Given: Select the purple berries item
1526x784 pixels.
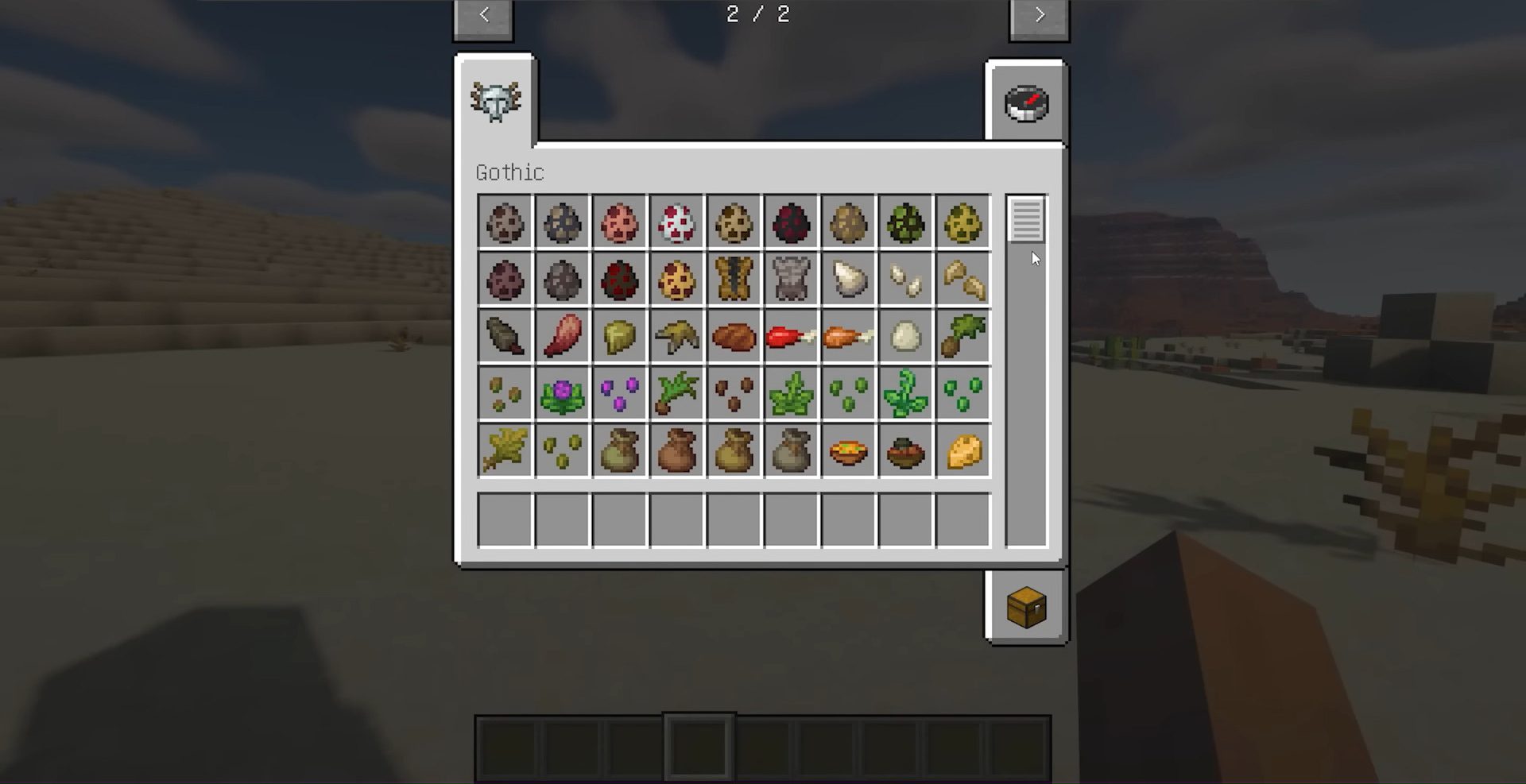Looking at the screenshot, I should [619, 392].
